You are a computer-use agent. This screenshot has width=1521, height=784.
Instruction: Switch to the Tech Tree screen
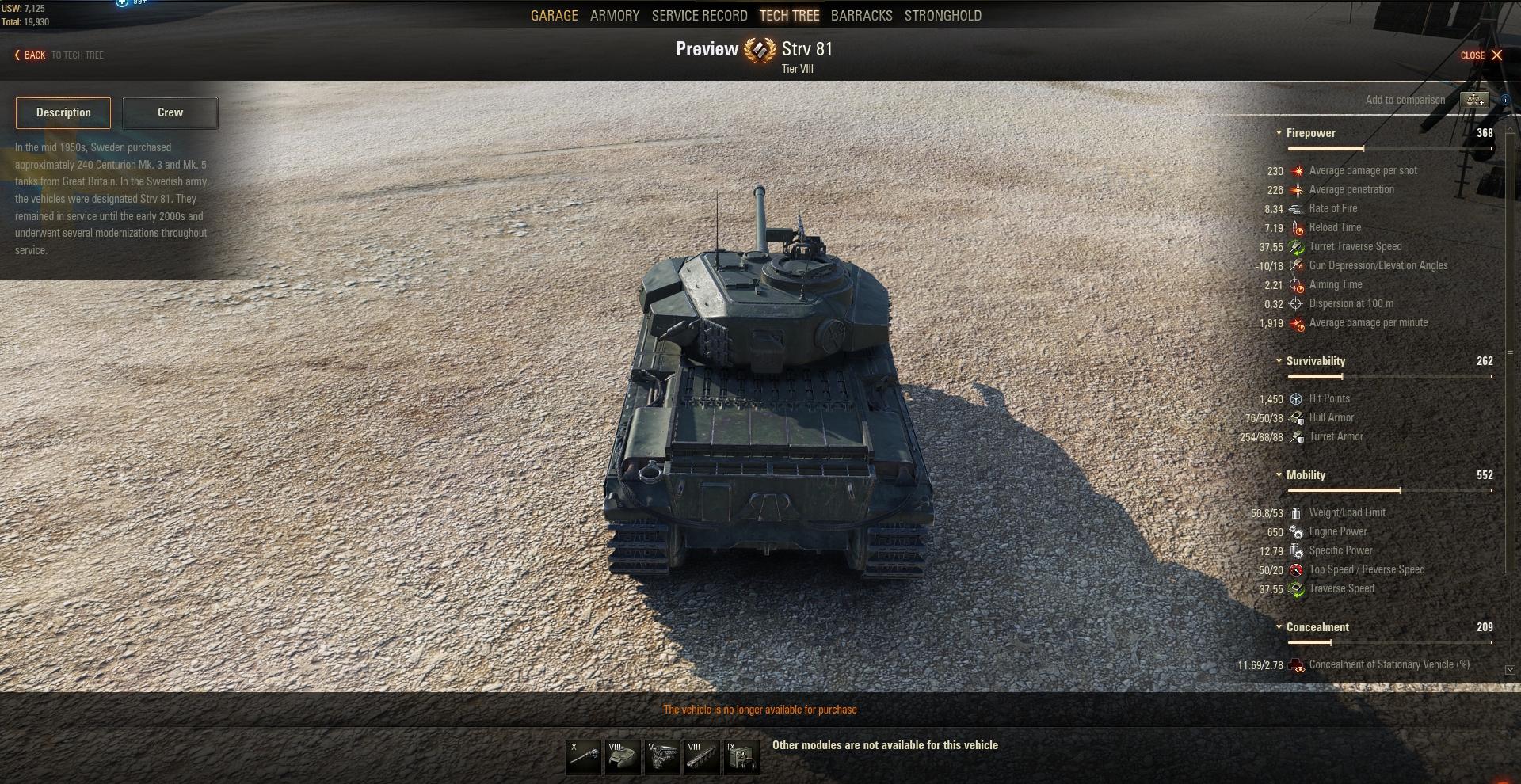pos(789,16)
